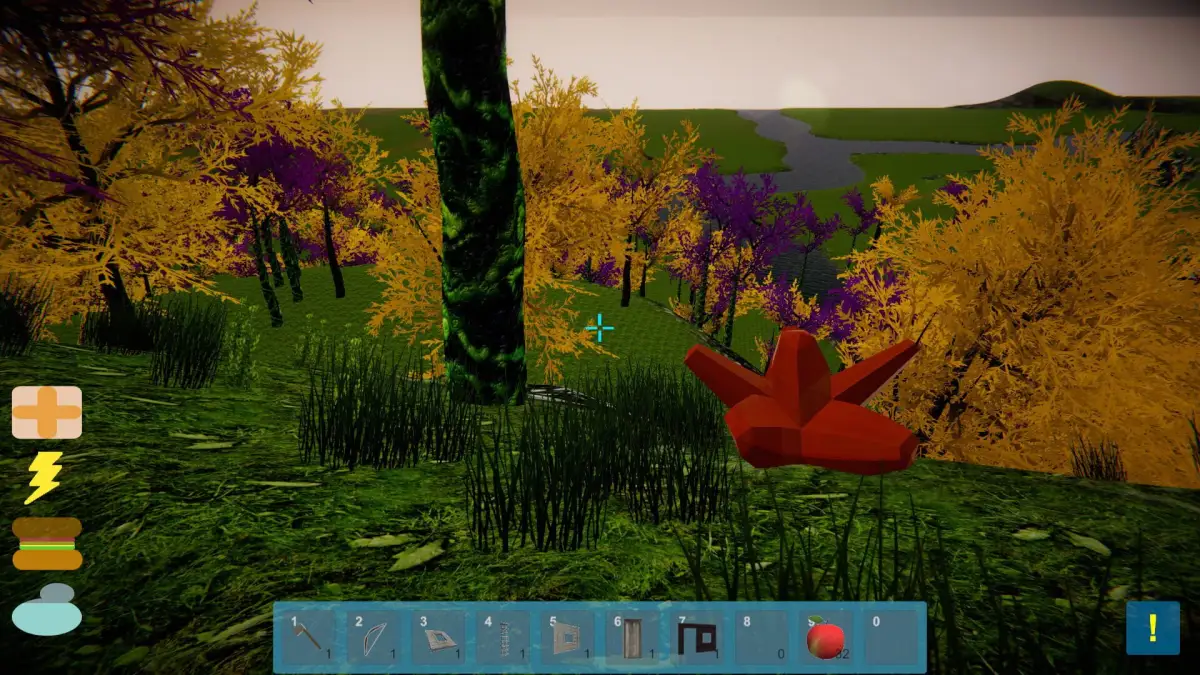Select the ladder in hotbar slot 4

coord(503,637)
